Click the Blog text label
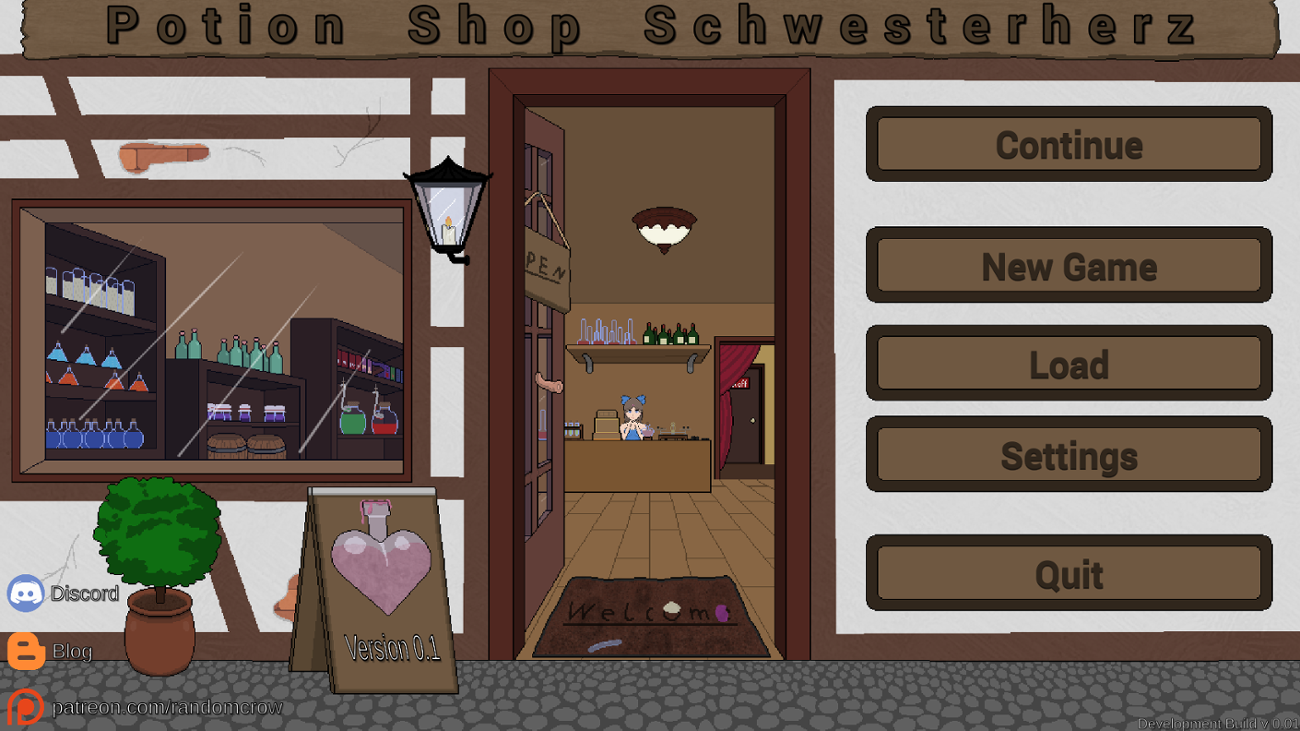1300x731 pixels. (73, 651)
